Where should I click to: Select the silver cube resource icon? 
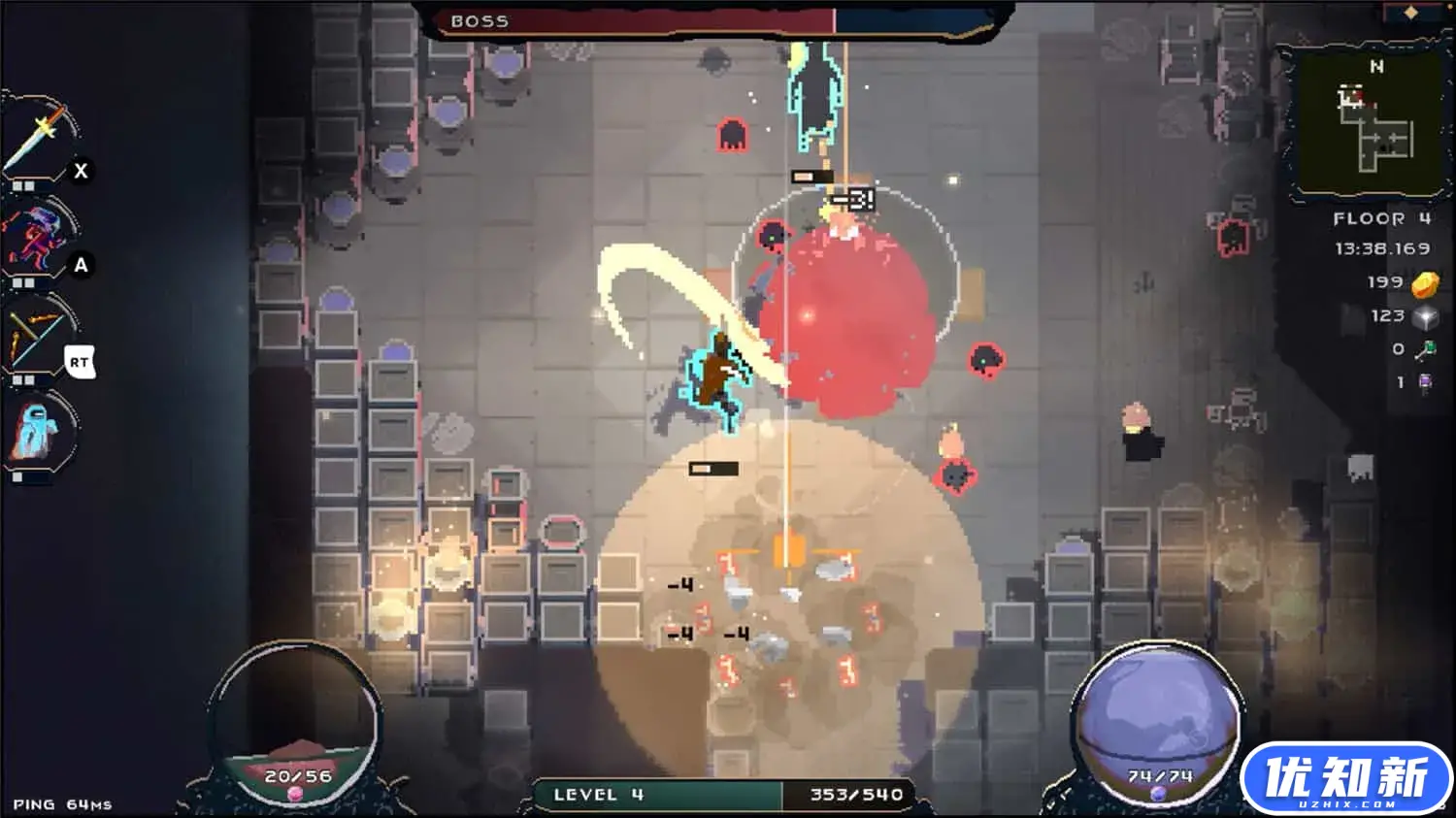[1425, 317]
